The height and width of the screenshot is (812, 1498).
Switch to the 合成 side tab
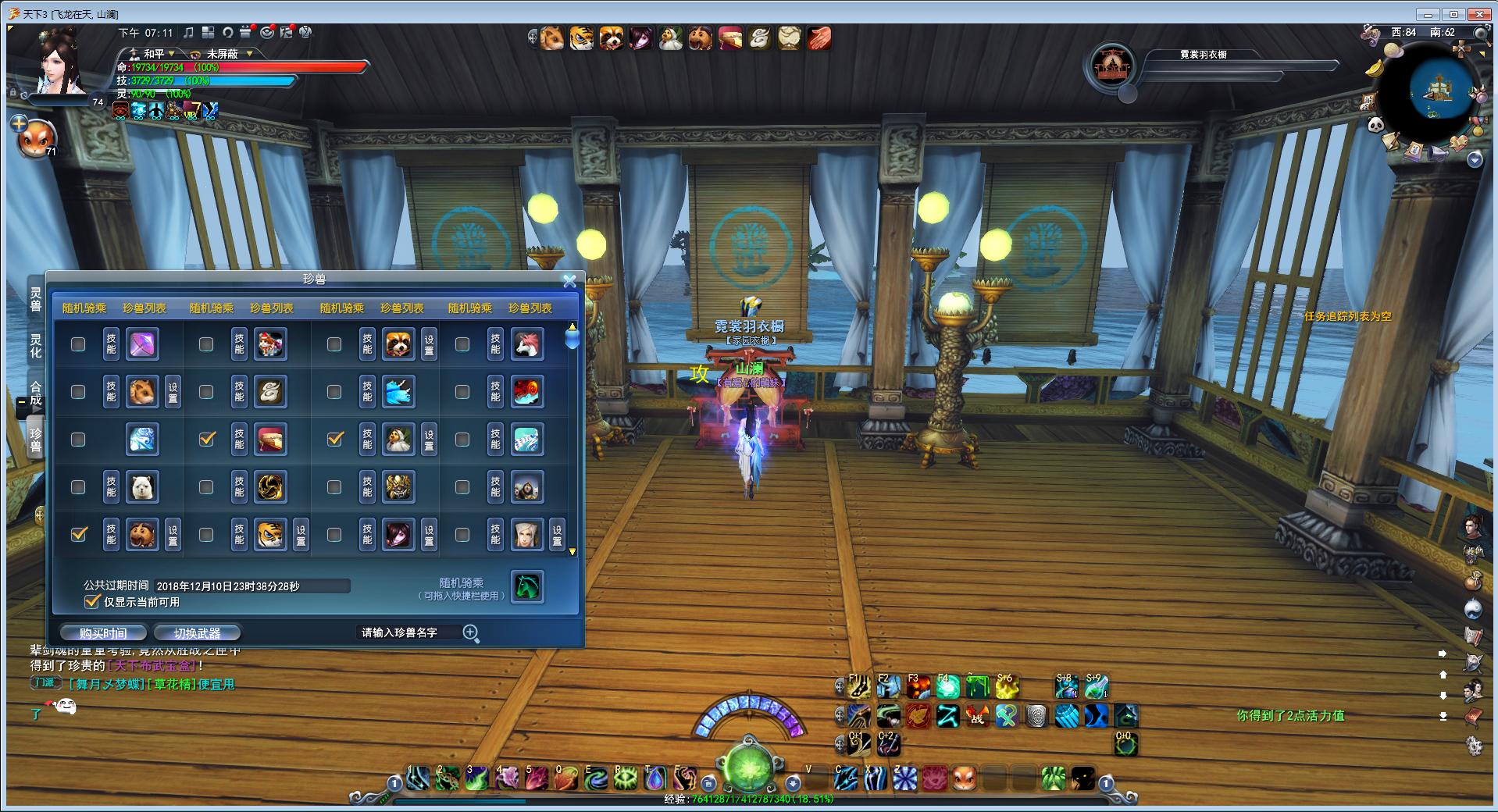(36, 393)
